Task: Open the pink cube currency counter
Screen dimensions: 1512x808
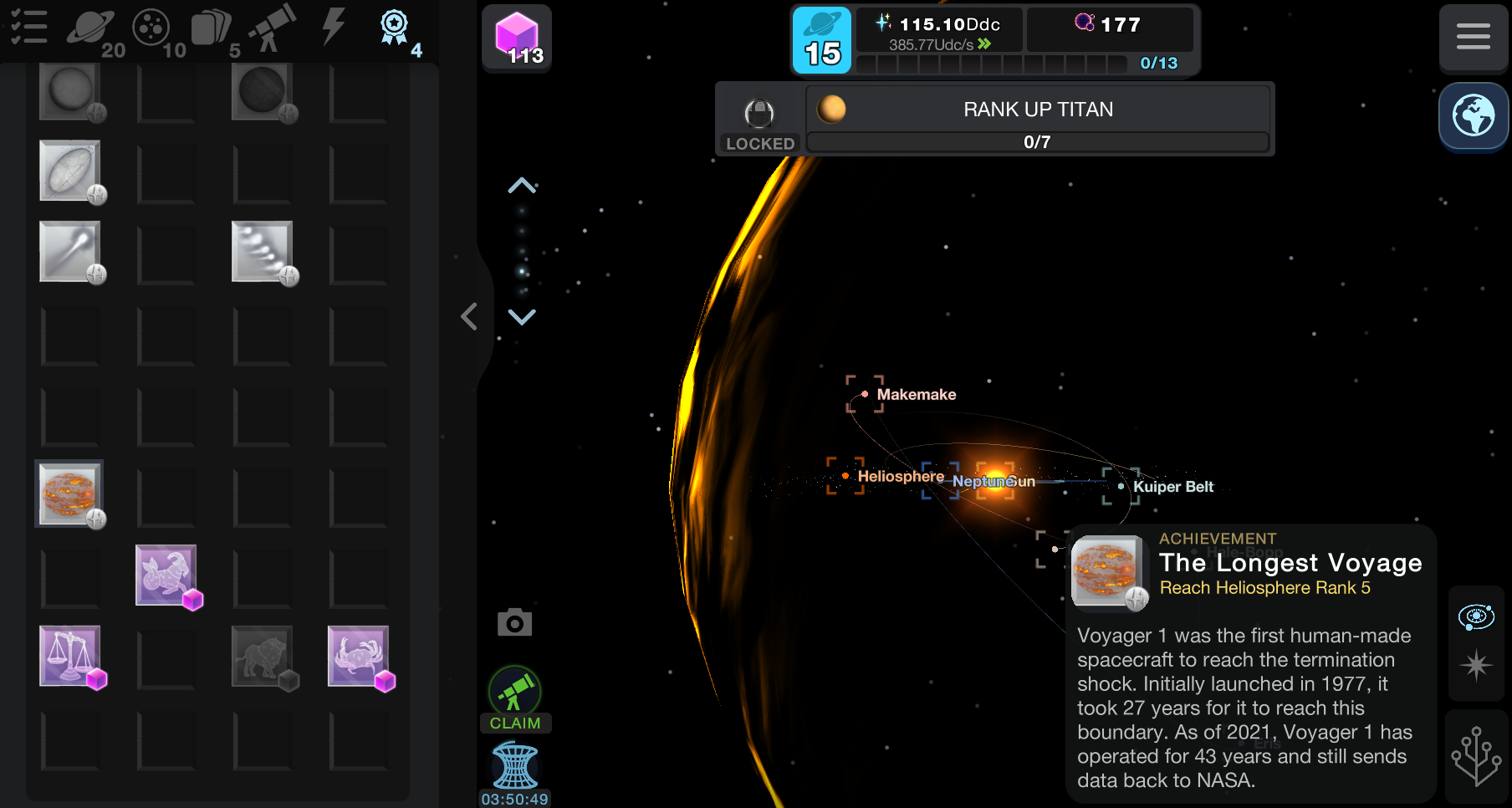Action: pos(517,38)
